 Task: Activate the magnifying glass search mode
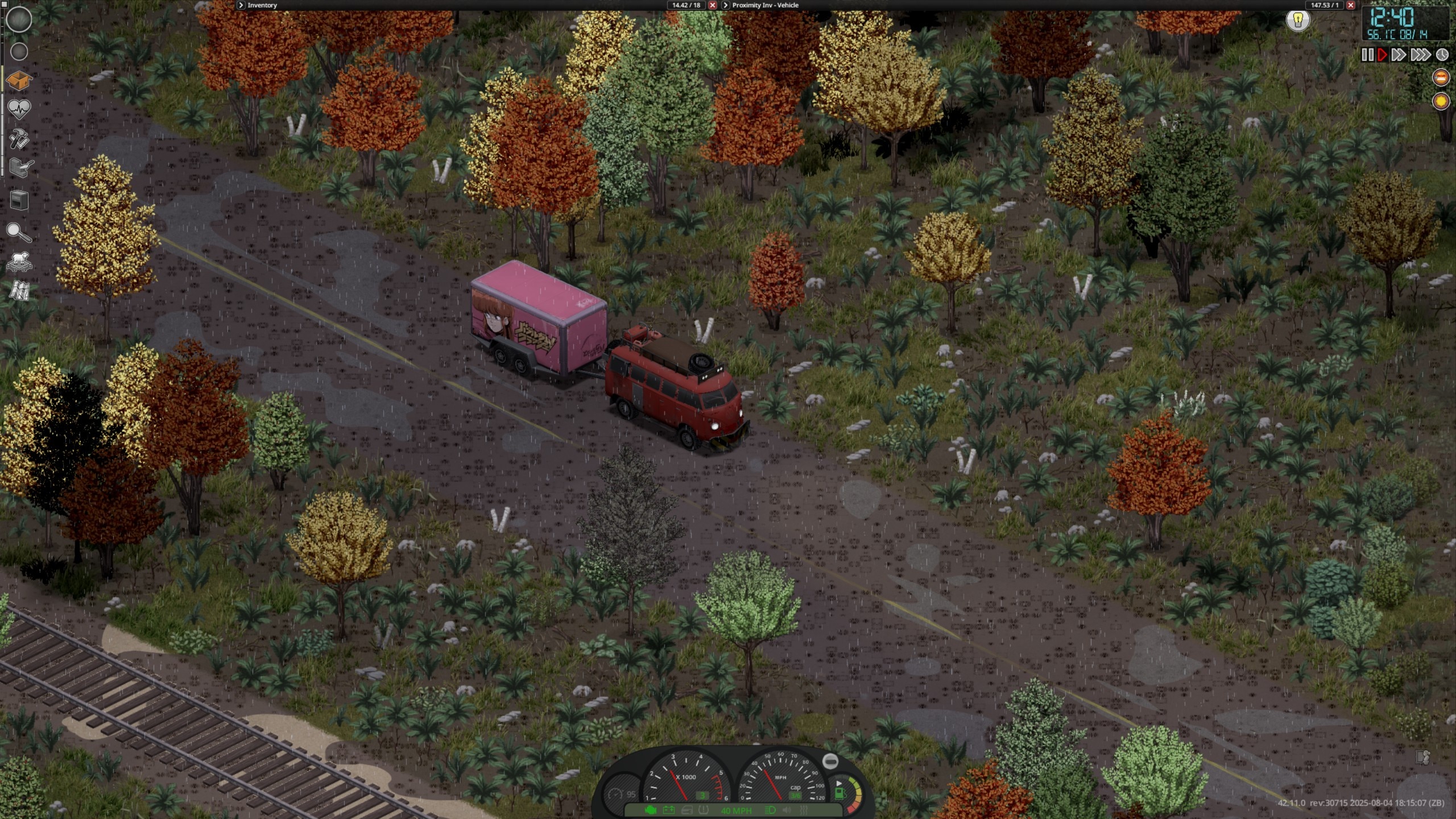tap(19, 232)
